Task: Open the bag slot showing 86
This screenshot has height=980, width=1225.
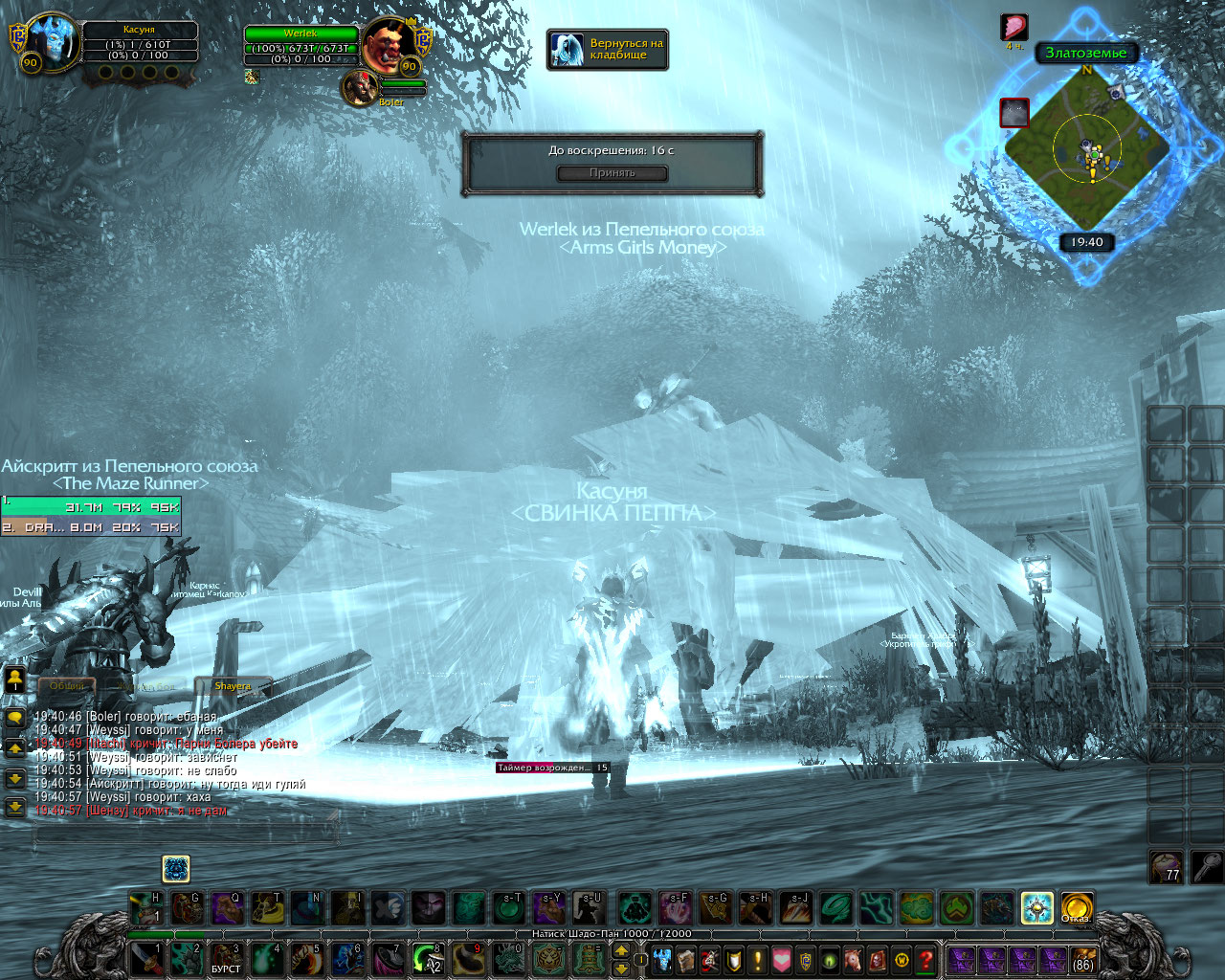Action: click(x=1082, y=959)
